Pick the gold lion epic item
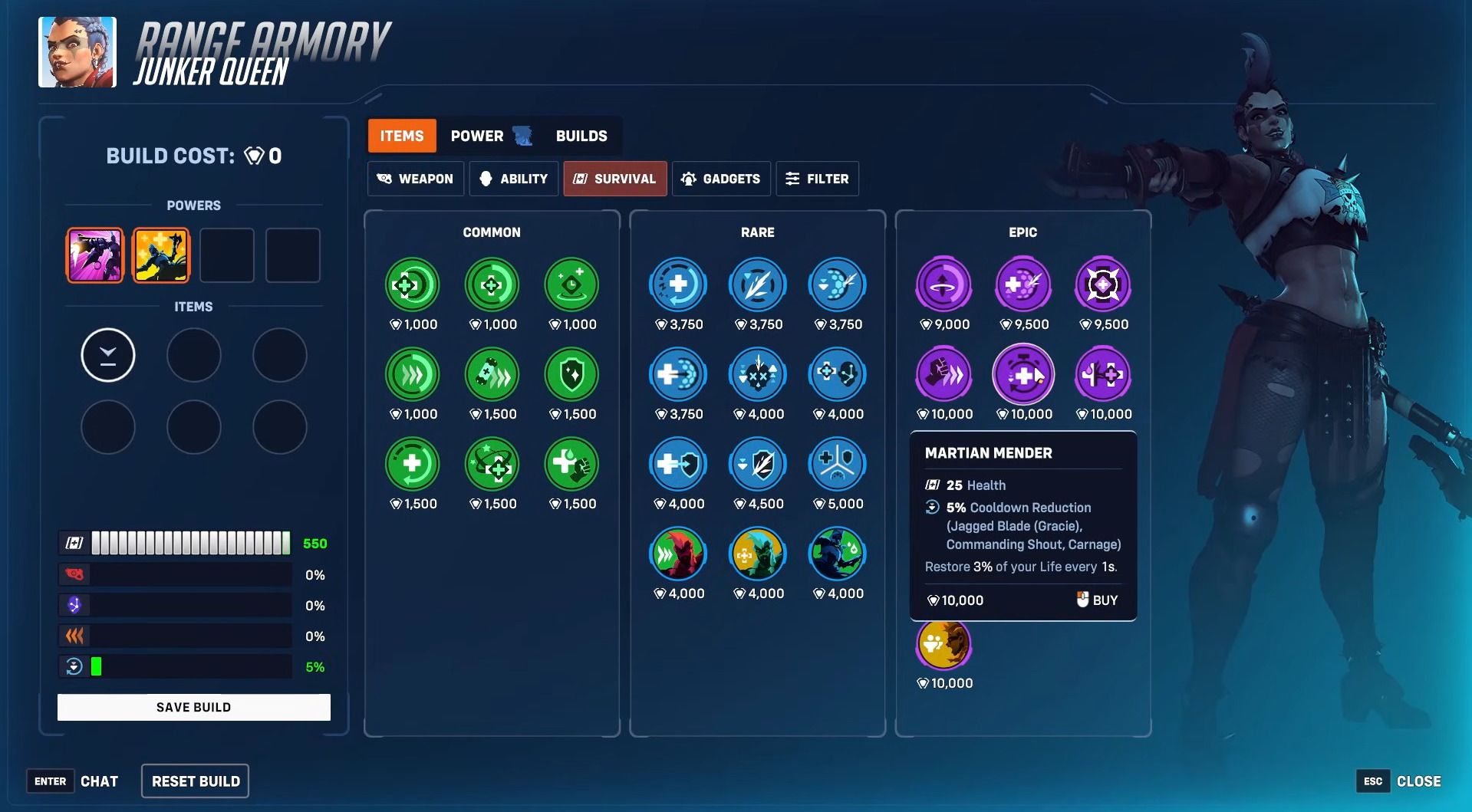This screenshot has width=1472, height=812. click(x=943, y=644)
